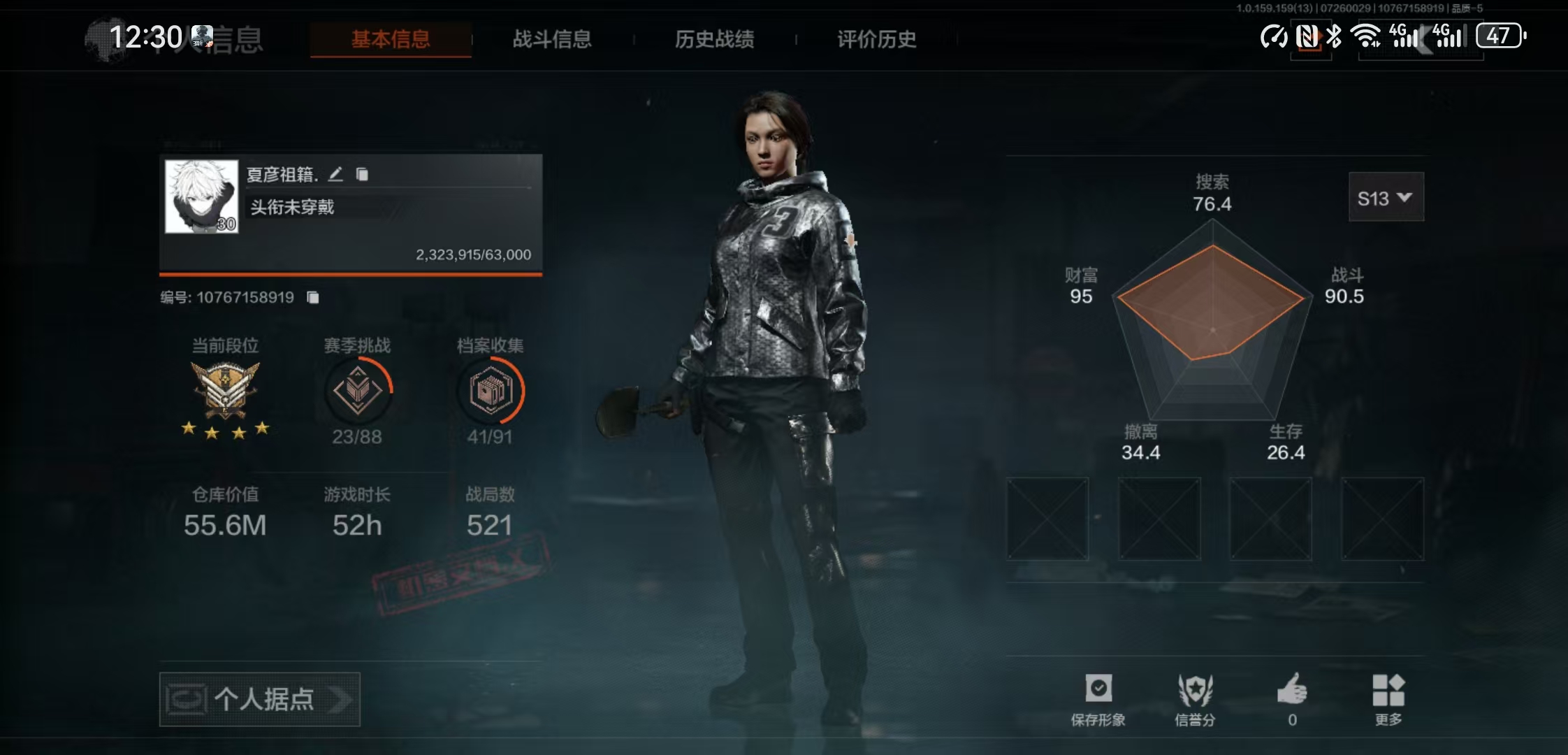Show the 评价历史 tab
1568x755 pixels.
click(876, 39)
